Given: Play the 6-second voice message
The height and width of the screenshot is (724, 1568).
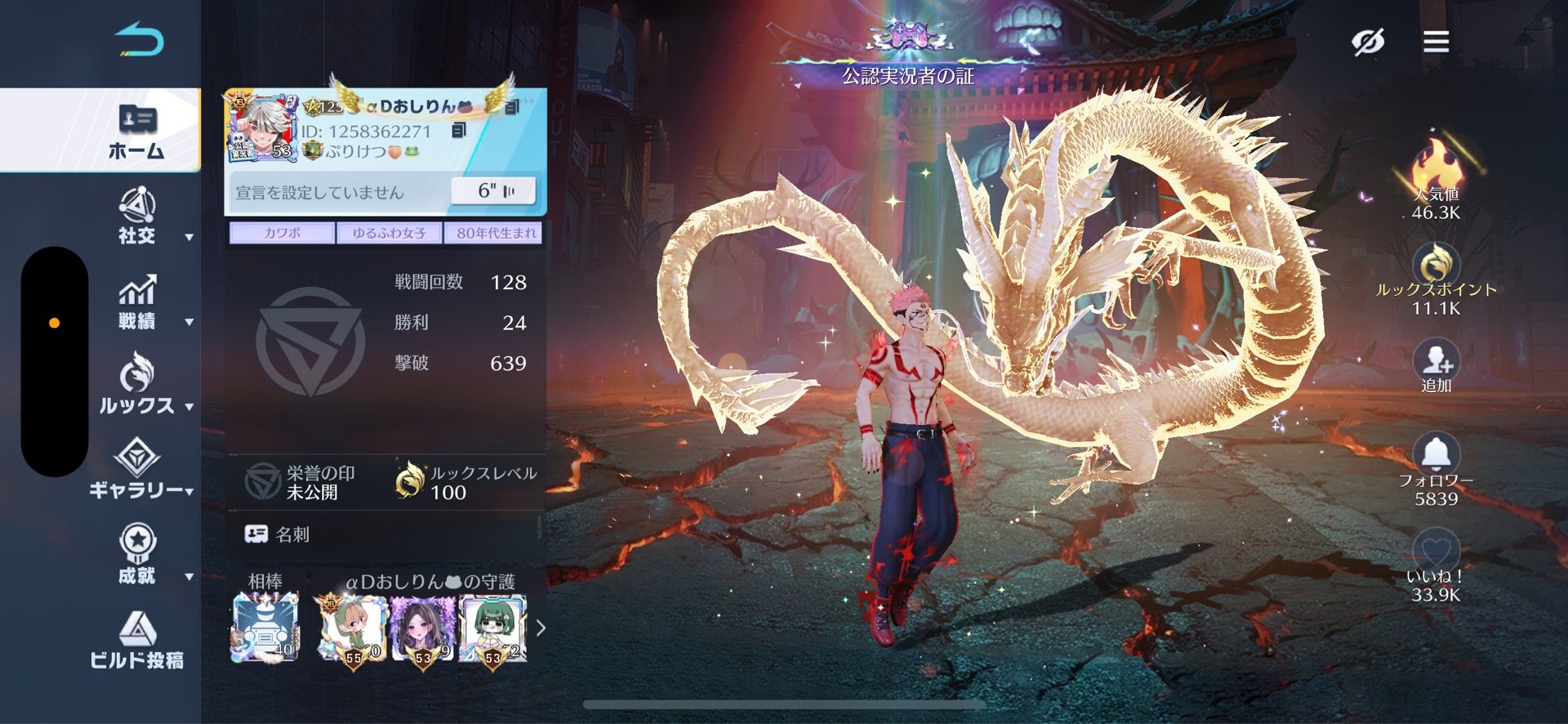Looking at the screenshot, I should (x=495, y=191).
